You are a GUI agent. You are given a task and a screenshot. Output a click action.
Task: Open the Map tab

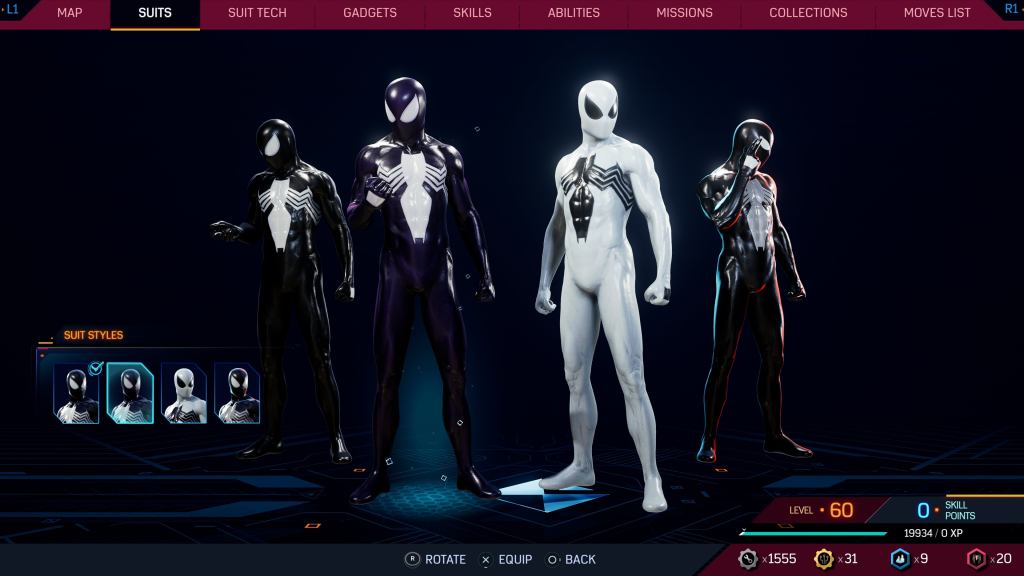point(69,13)
